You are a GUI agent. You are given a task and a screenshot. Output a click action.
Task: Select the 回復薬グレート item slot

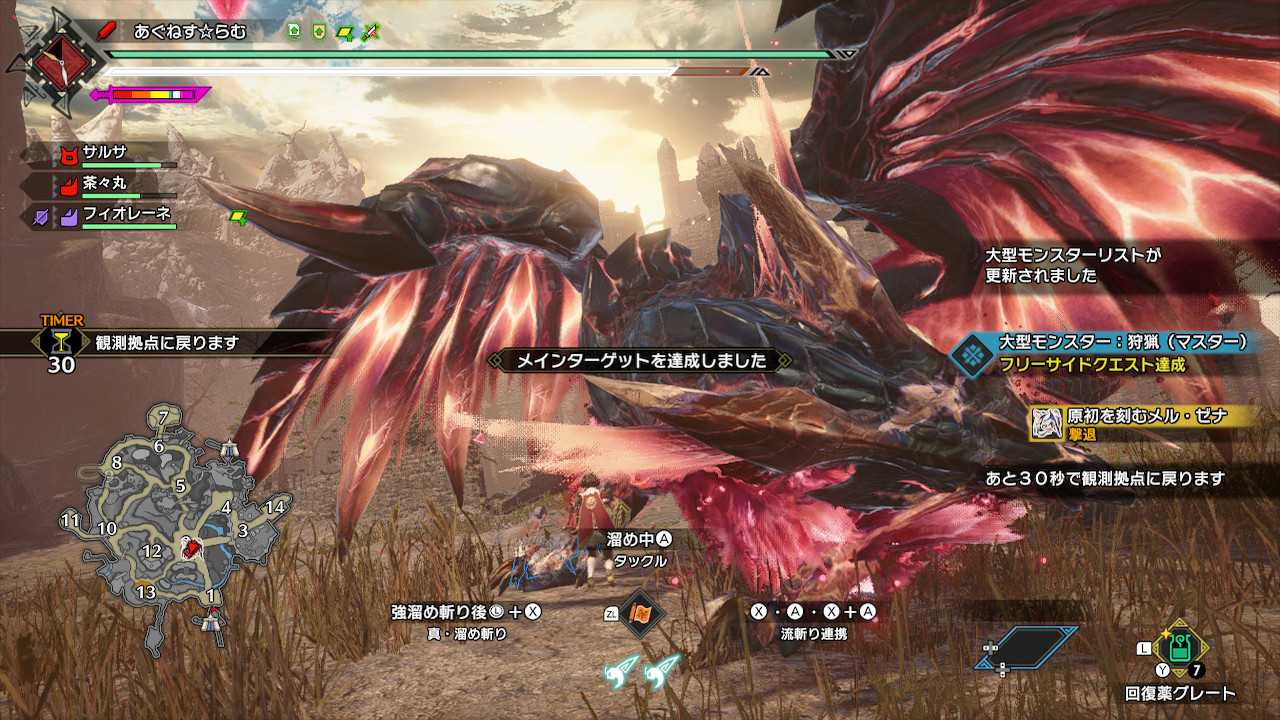(x=1180, y=650)
